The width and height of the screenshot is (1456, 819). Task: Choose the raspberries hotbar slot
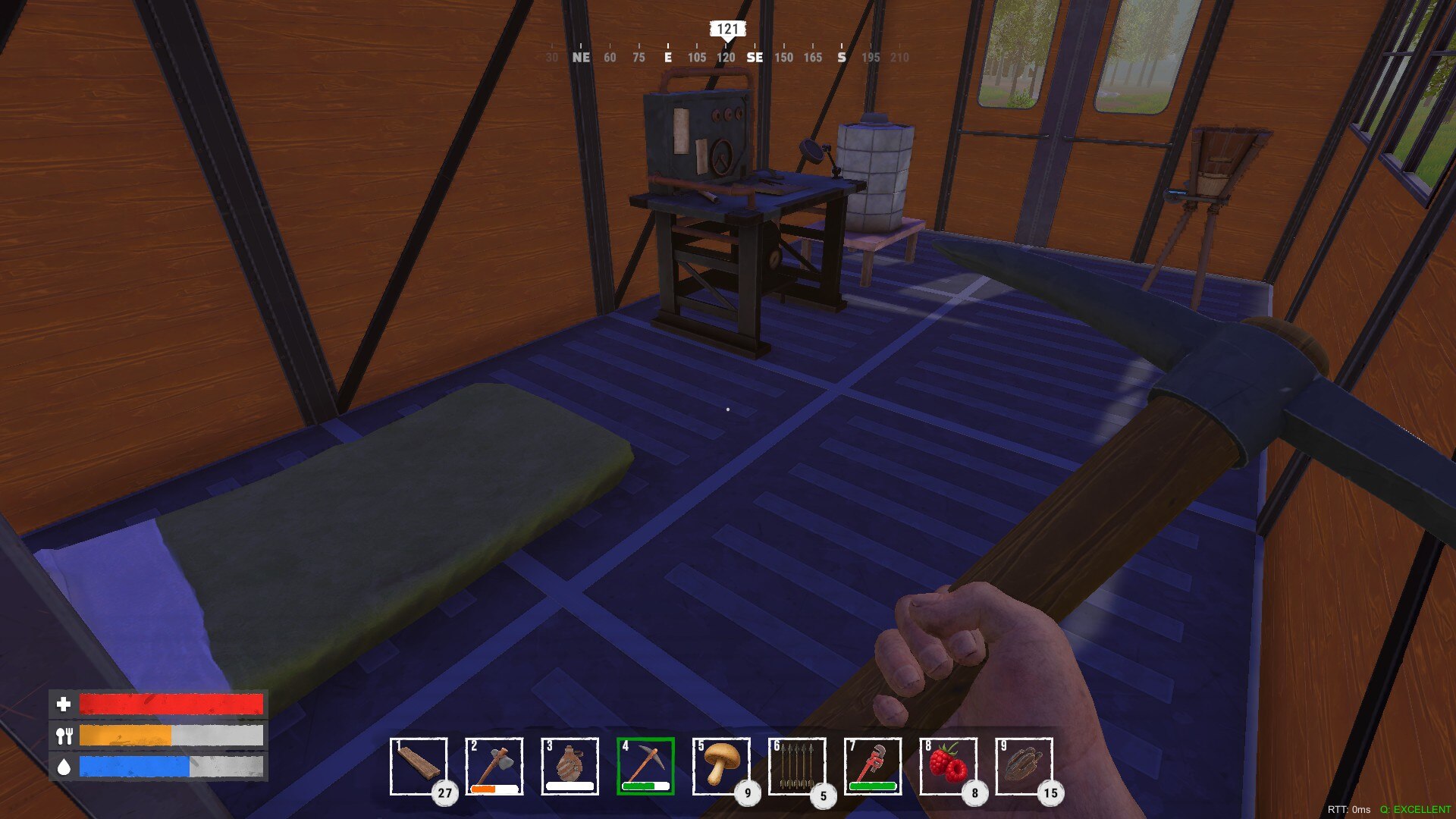click(x=949, y=766)
